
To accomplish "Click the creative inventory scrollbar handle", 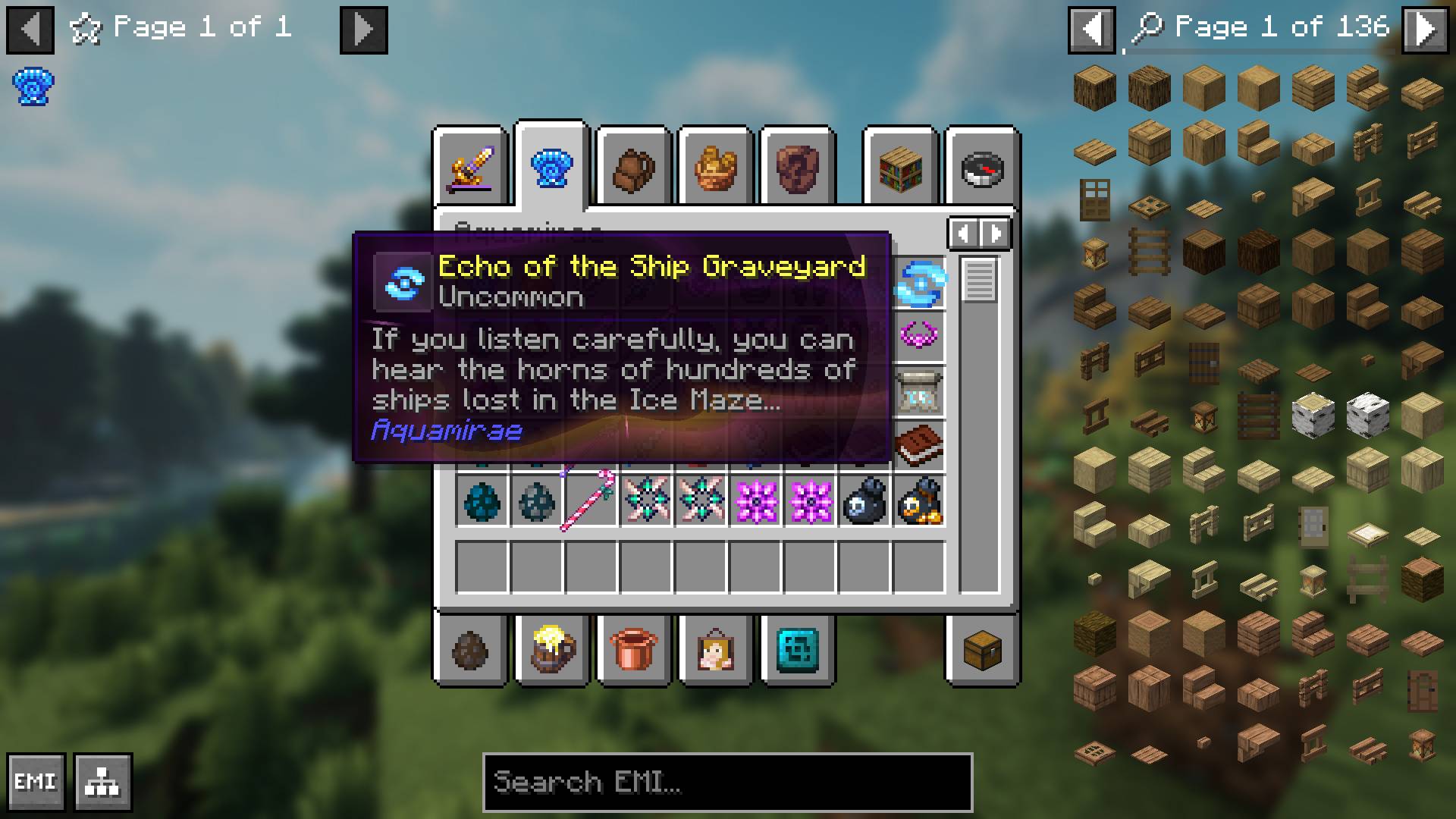I will [x=979, y=279].
